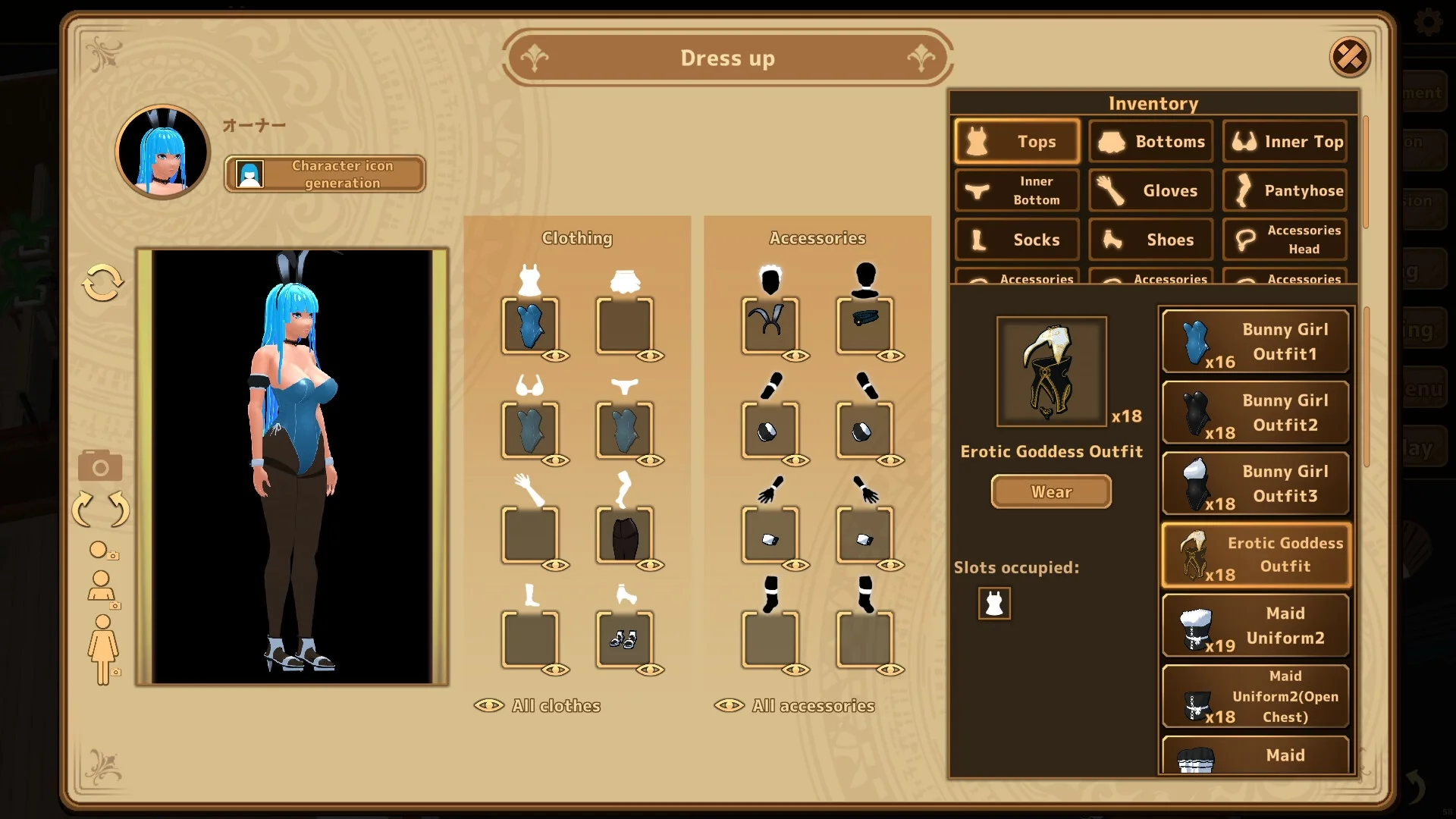Pick Bunny Girl Outfit1 from inventory
The height and width of the screenshot is (819, 1456).
tap(1256, 342)
